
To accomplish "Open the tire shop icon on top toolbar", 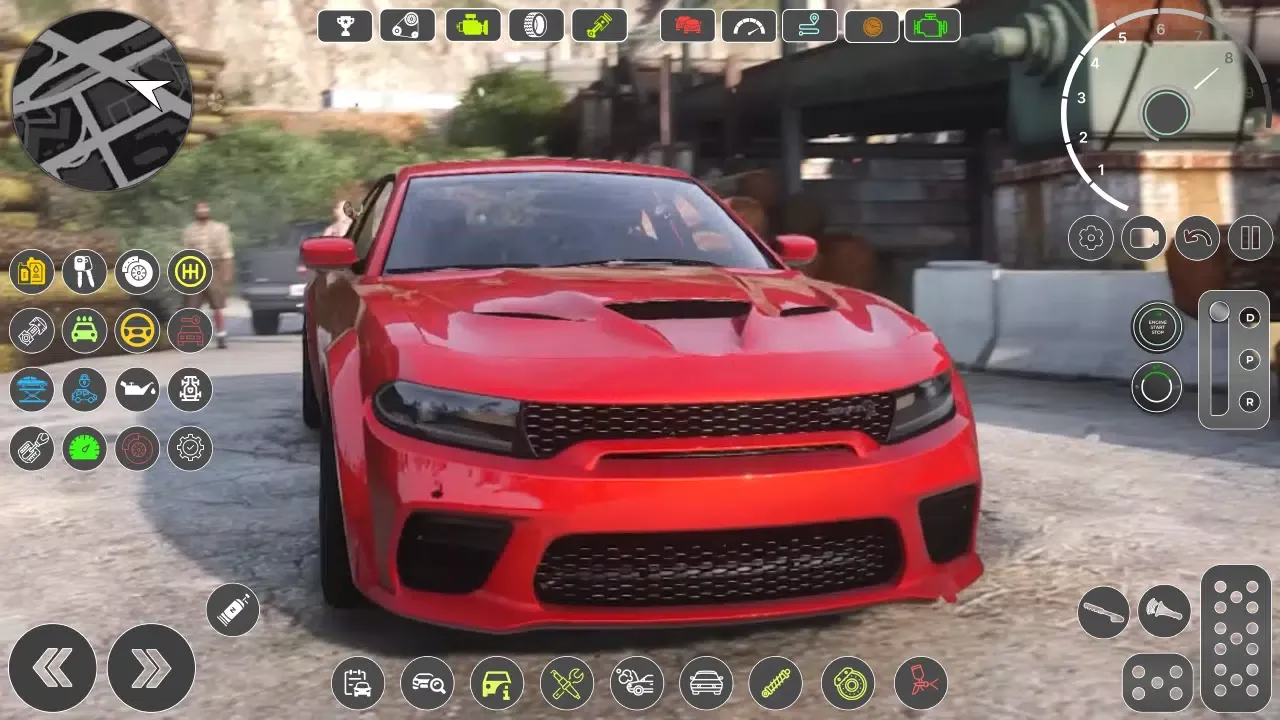I will click(x=536, y=25).
